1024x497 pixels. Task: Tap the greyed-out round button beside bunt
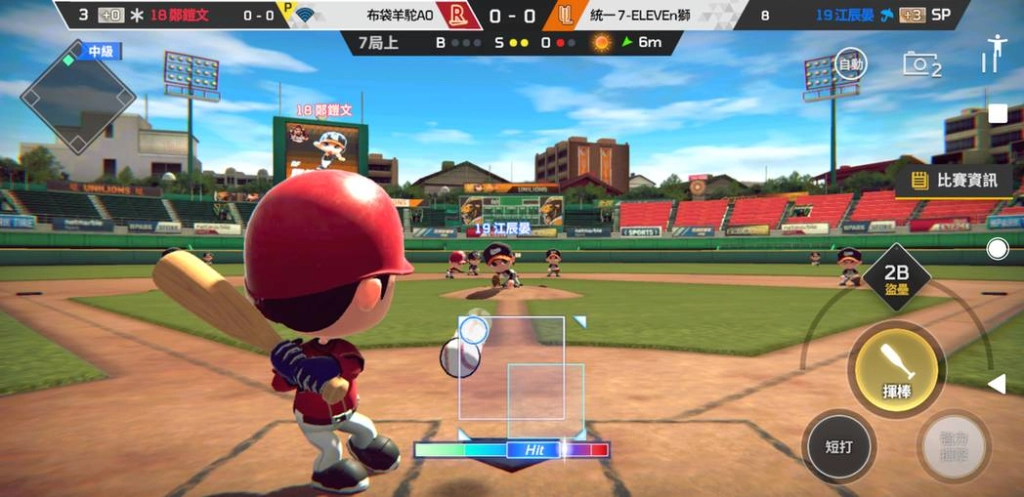click(x=953, y=446)
